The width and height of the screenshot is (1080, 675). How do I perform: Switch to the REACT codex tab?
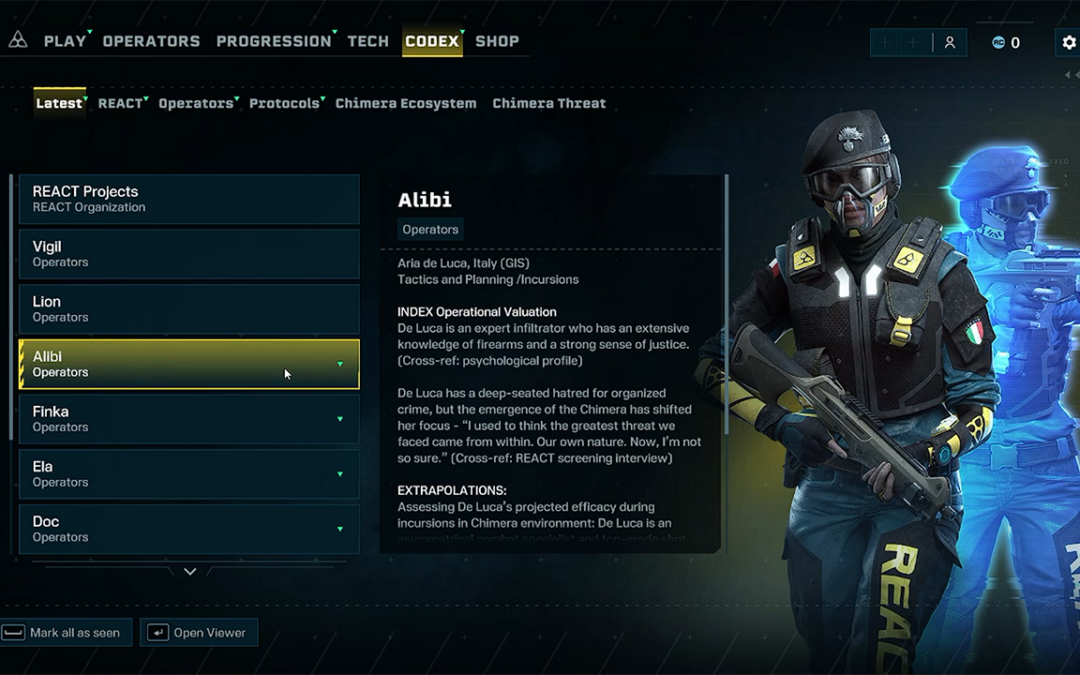click(x=120, y=103)
